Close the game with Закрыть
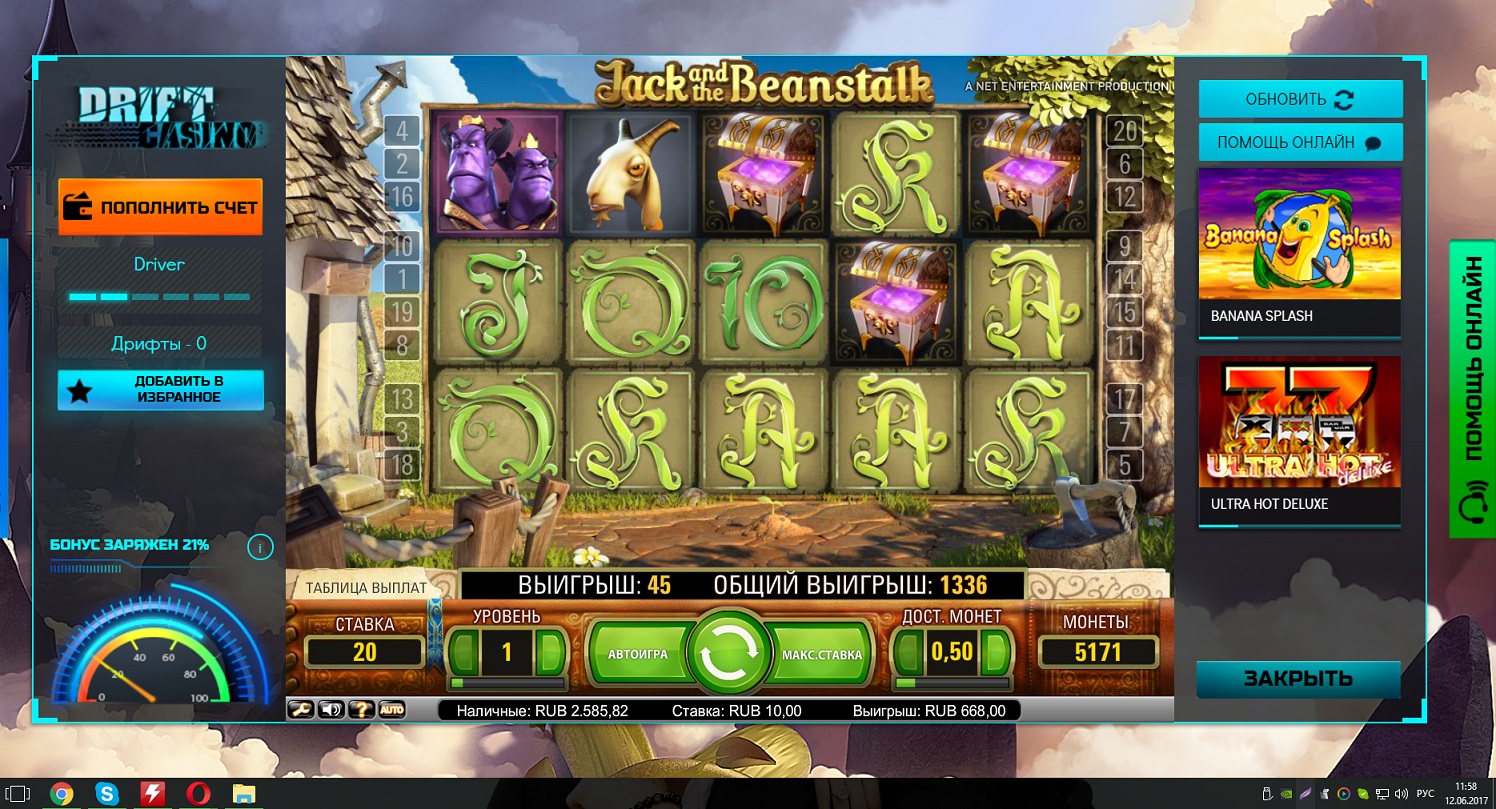This screenshot has width=1496, height=809. pyautogui.click(x=1298, y=679)
